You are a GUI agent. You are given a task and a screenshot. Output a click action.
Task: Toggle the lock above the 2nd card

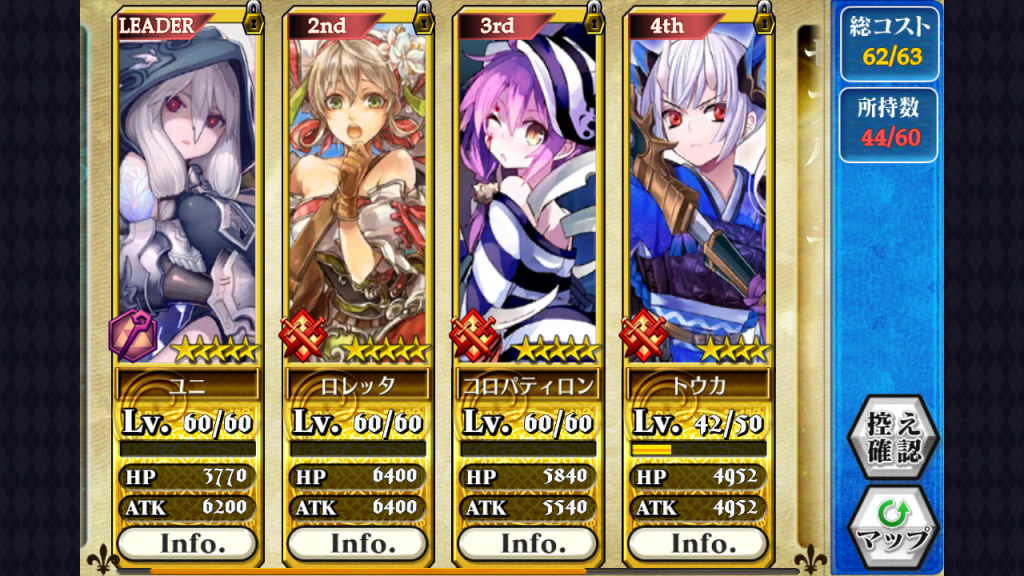[x=424, y=16]
